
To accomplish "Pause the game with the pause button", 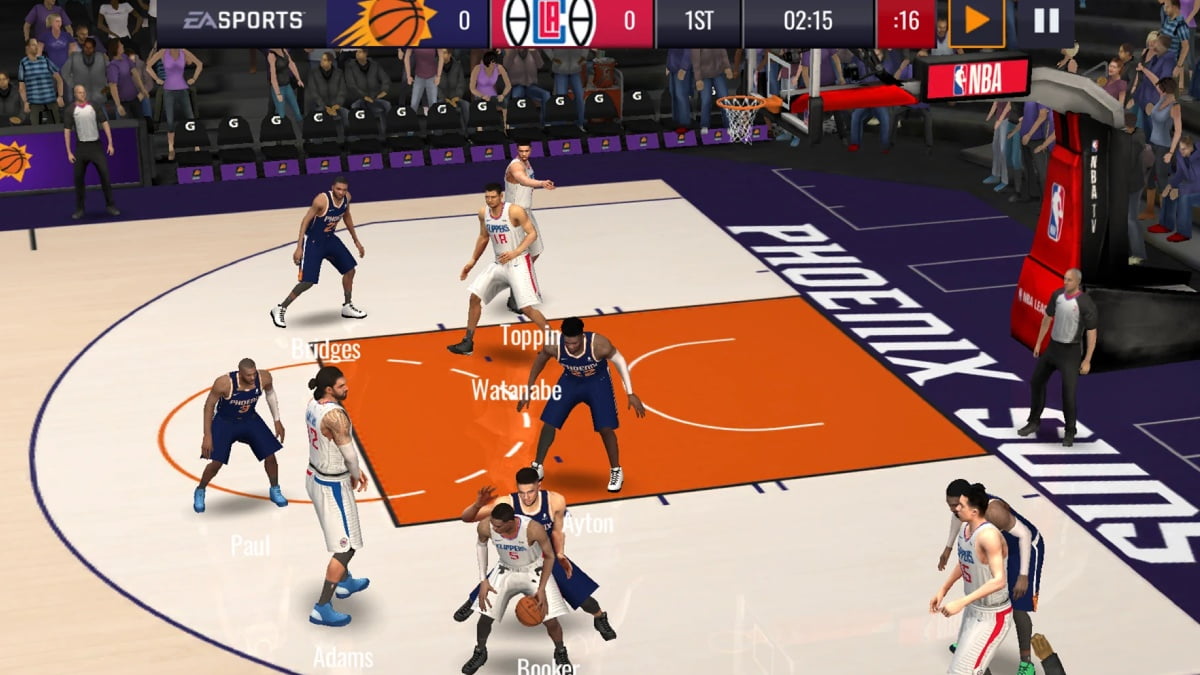I will click(x=1045, y=21).
